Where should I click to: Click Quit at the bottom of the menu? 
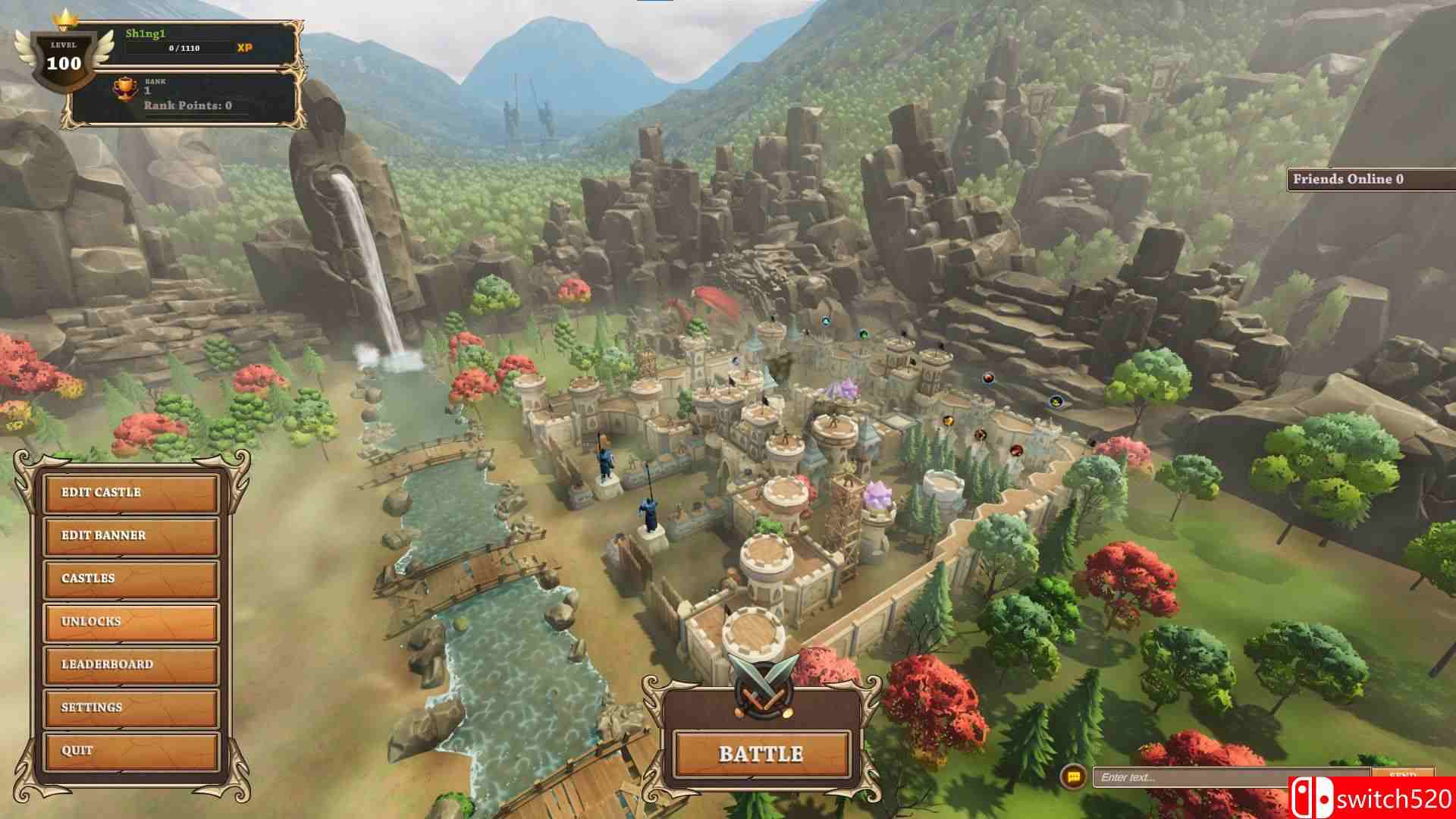pyautogui.click(x=130, y=752)
